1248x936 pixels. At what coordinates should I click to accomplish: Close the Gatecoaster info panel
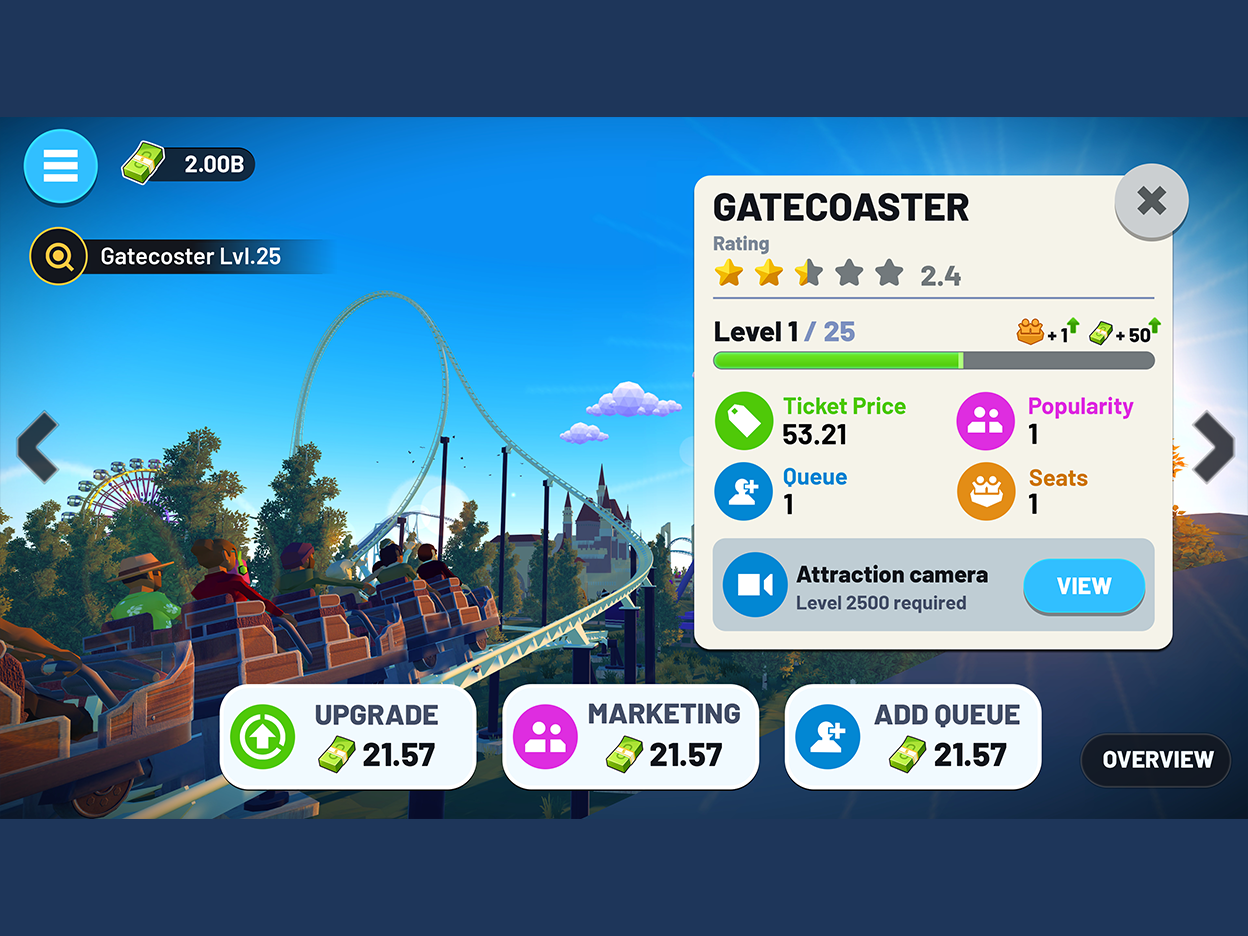coord(1151,201)
